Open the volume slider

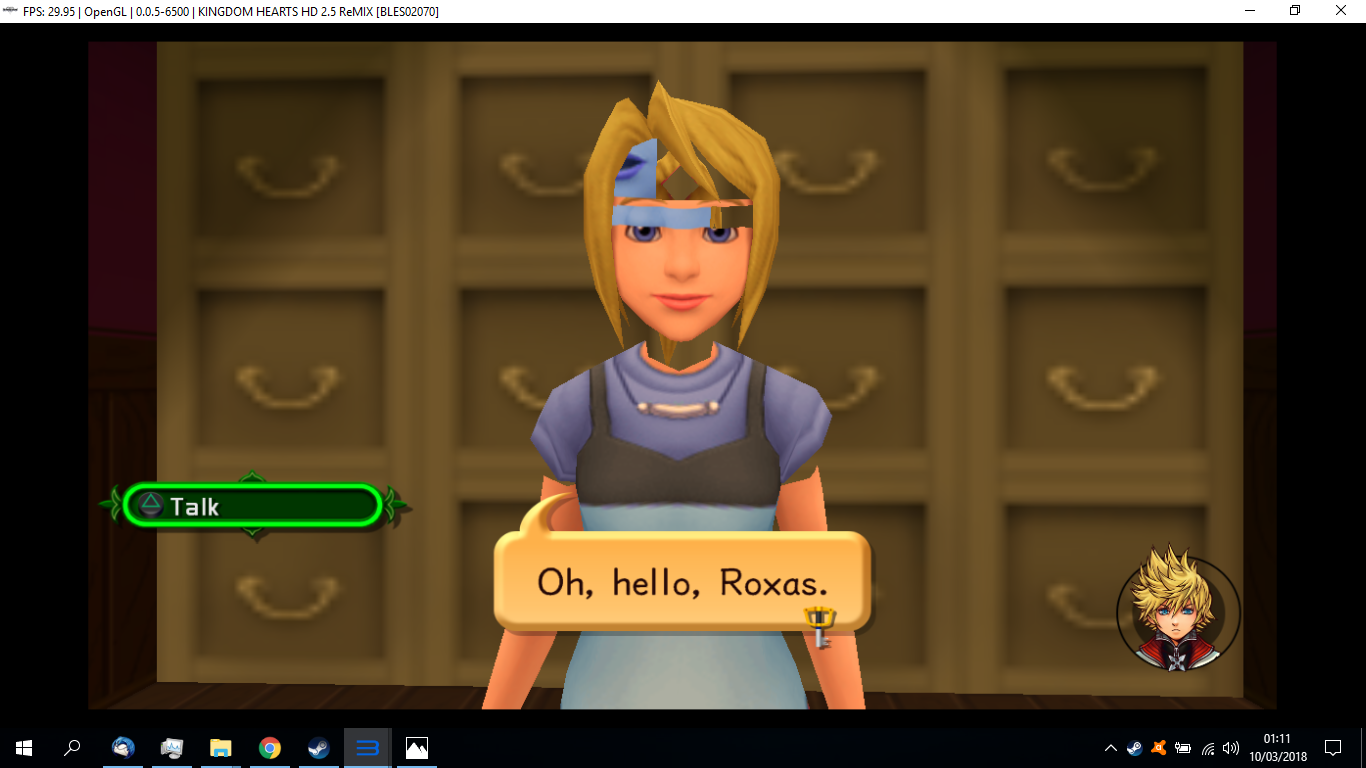point(1230,748)
